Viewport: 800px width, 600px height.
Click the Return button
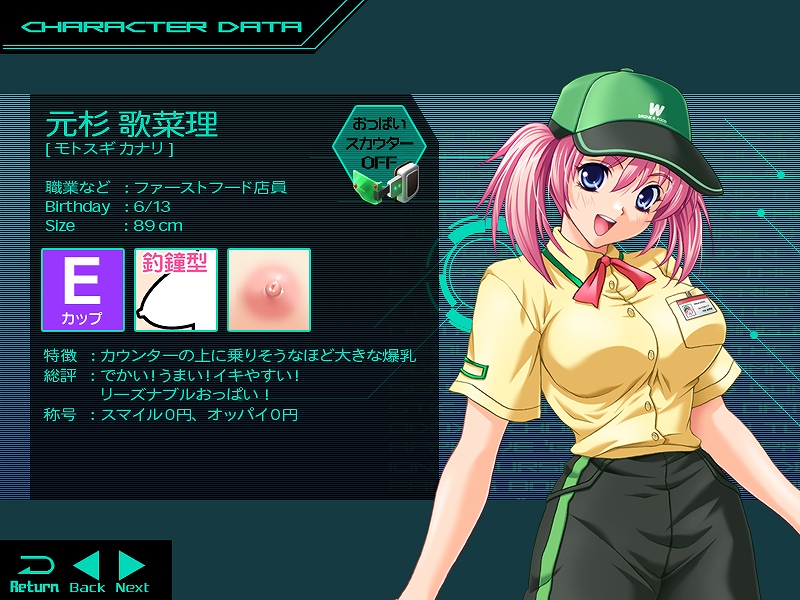point(34,572)
